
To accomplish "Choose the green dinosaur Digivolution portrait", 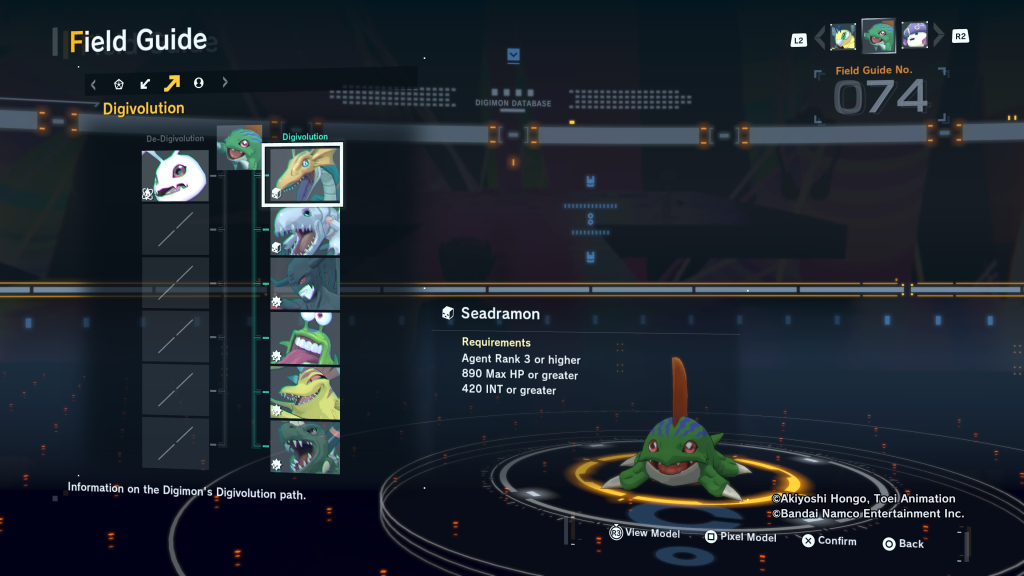I will point(305,446).
